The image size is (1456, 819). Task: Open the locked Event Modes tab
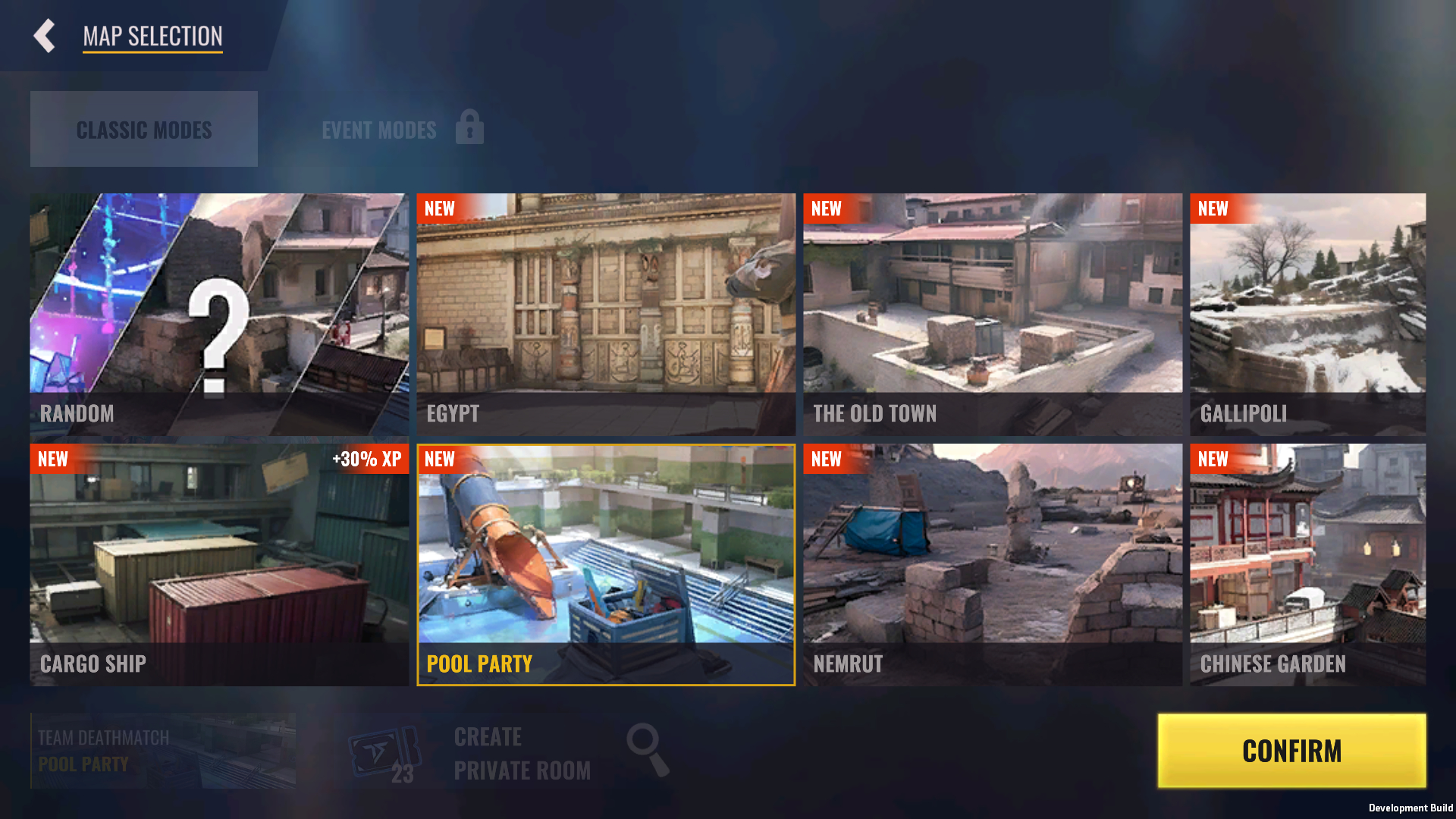point(402,129)
